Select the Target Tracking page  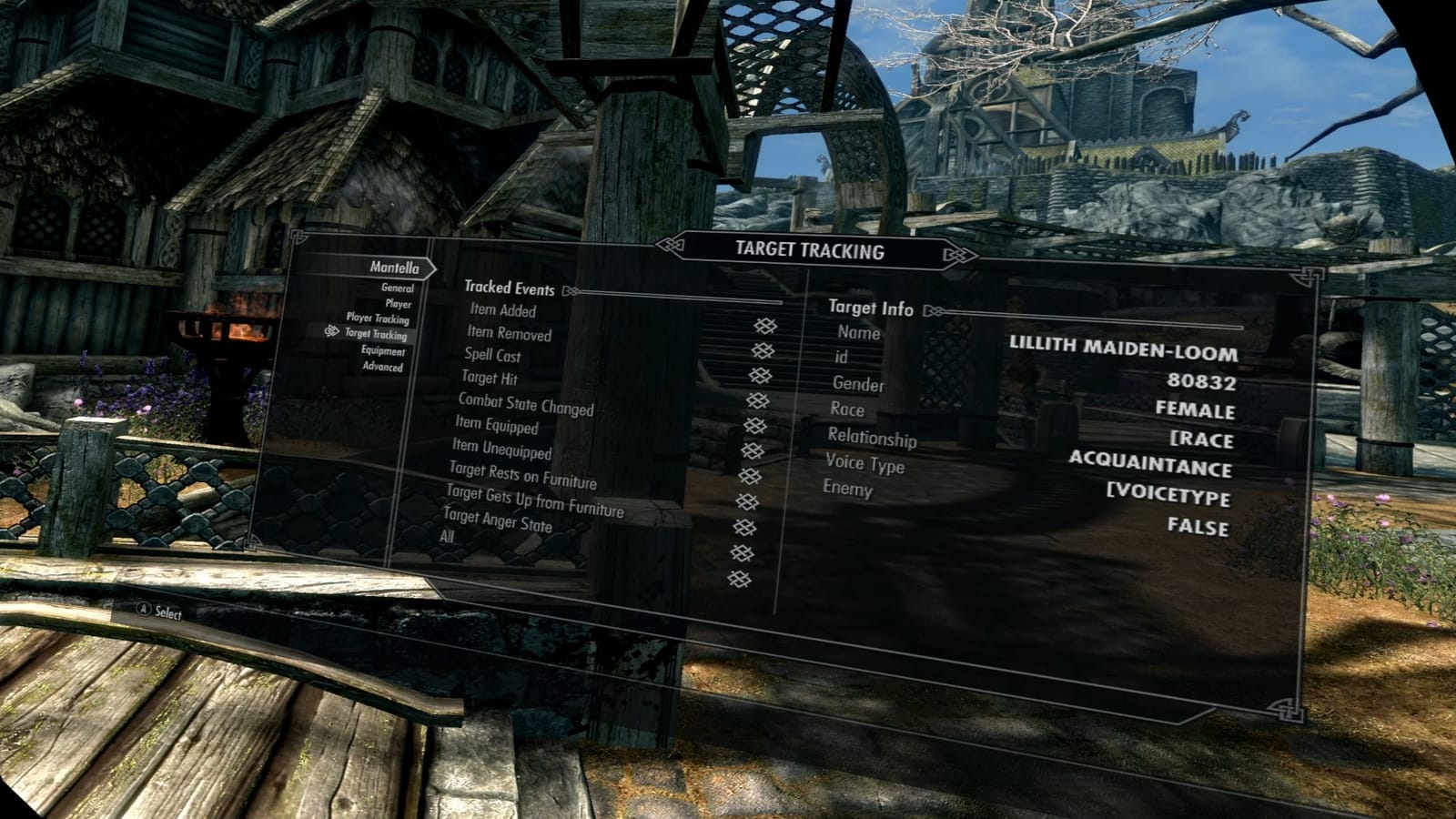[376, 335]
